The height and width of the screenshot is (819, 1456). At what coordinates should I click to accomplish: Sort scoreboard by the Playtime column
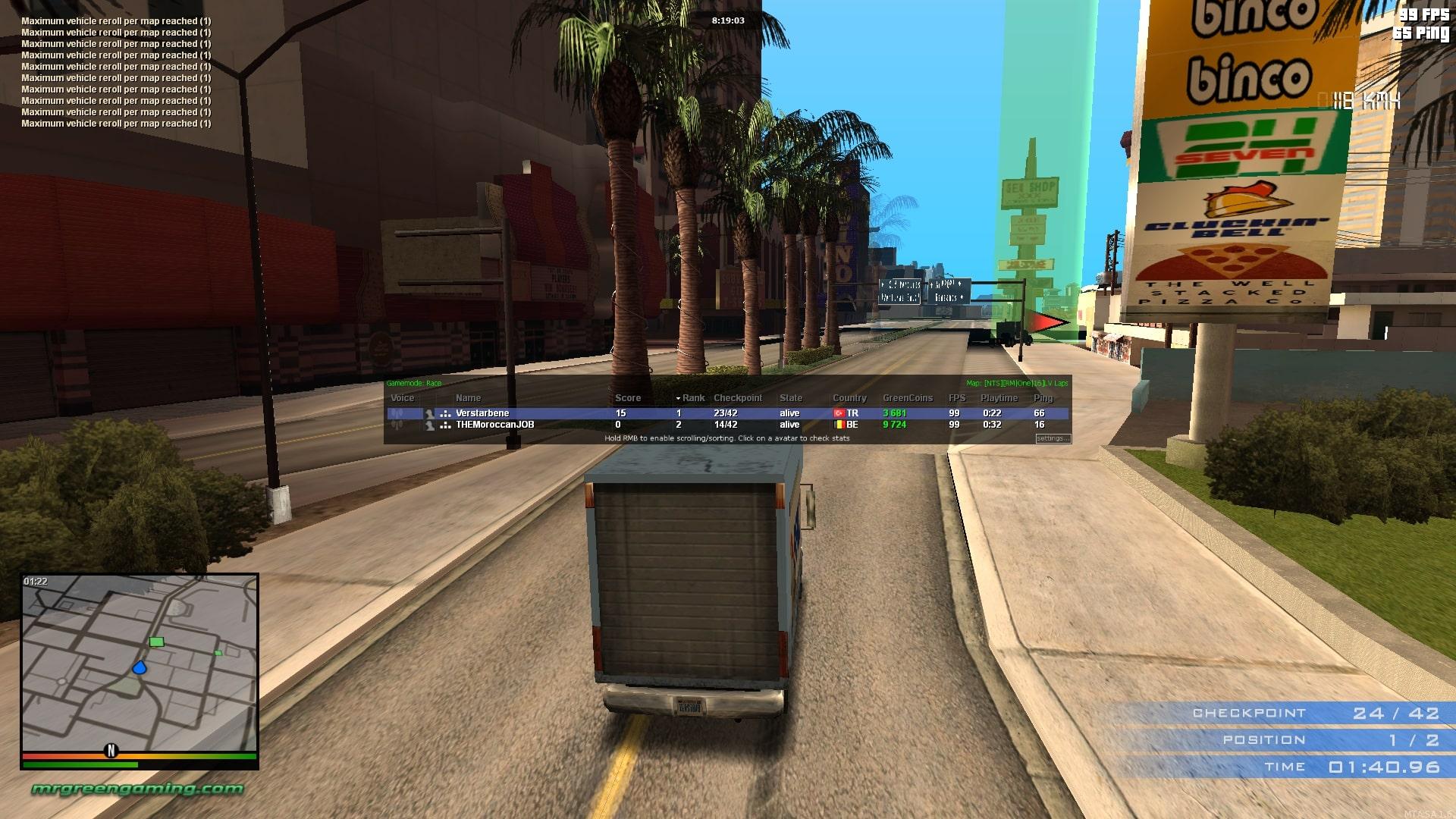(x=999, y=398)
